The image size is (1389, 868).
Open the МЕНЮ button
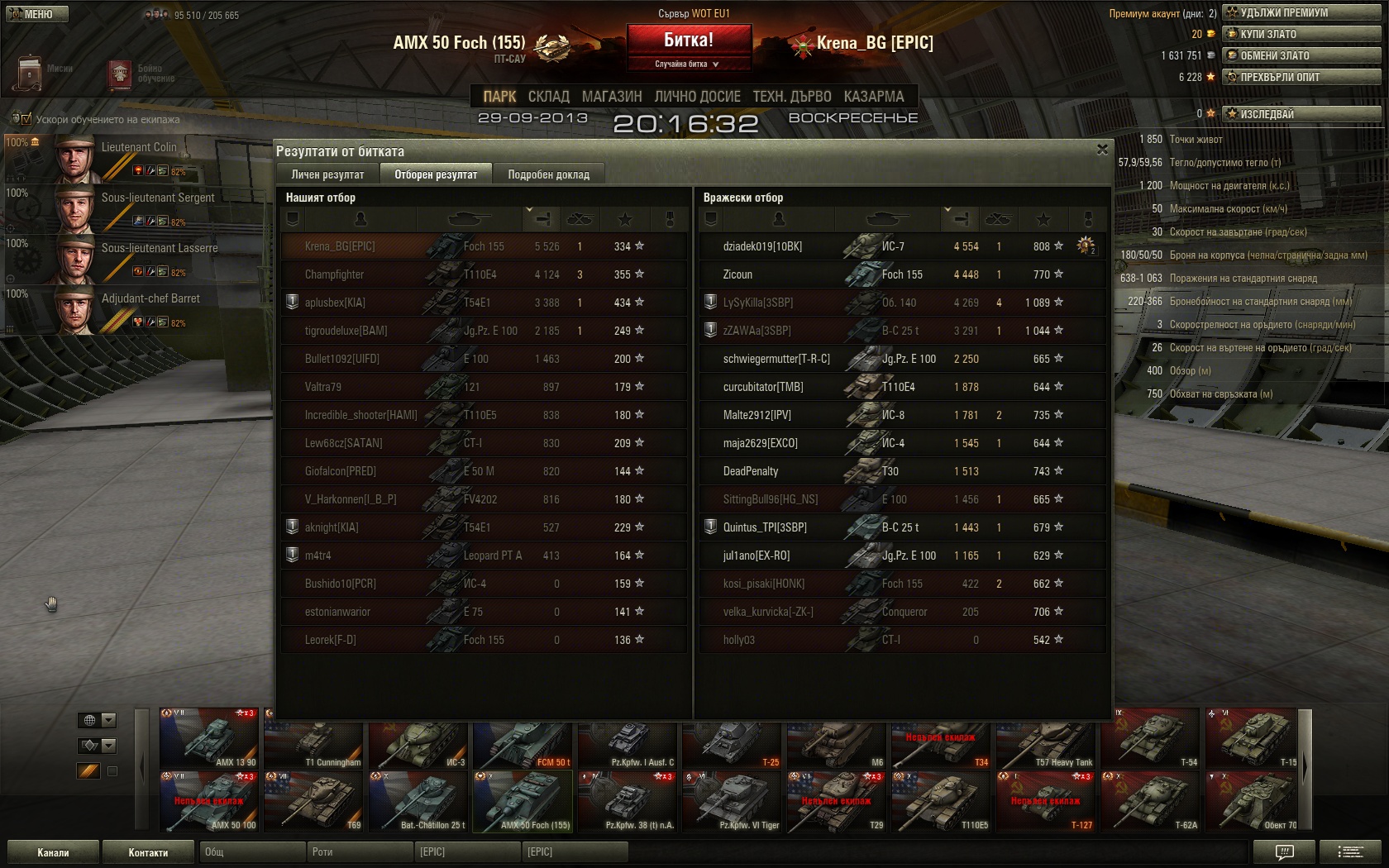(36, 14)
